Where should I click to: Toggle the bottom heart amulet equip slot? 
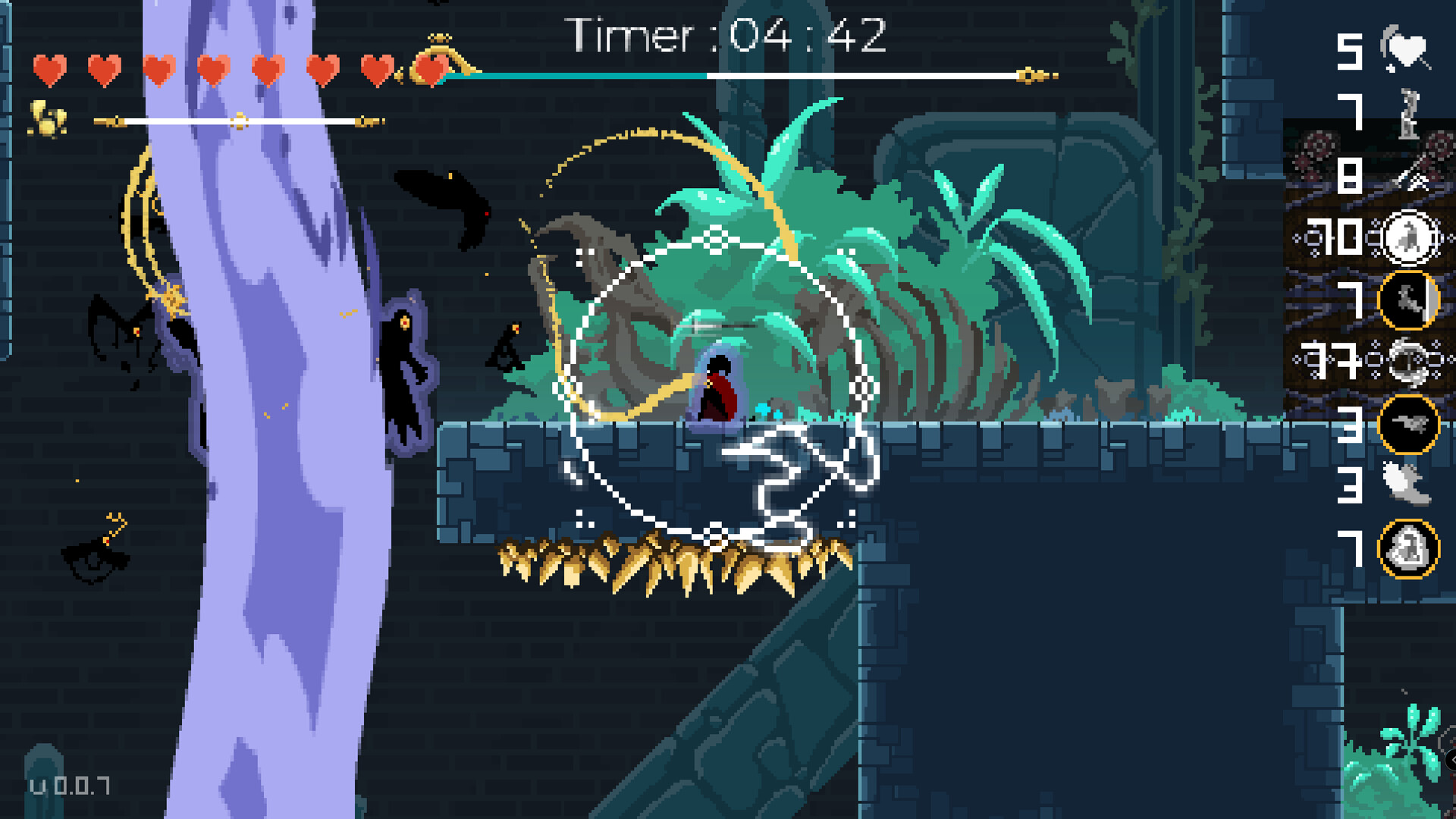pyautogui.click(x=1408, y=548)
